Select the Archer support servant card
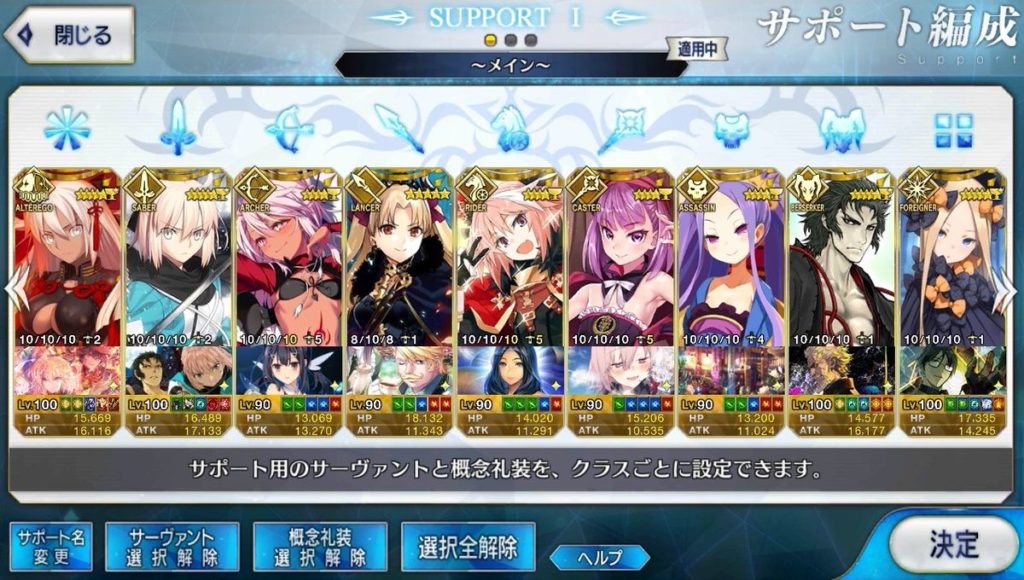The width and height of the screenshot is (1024, 580). [288, 260]
